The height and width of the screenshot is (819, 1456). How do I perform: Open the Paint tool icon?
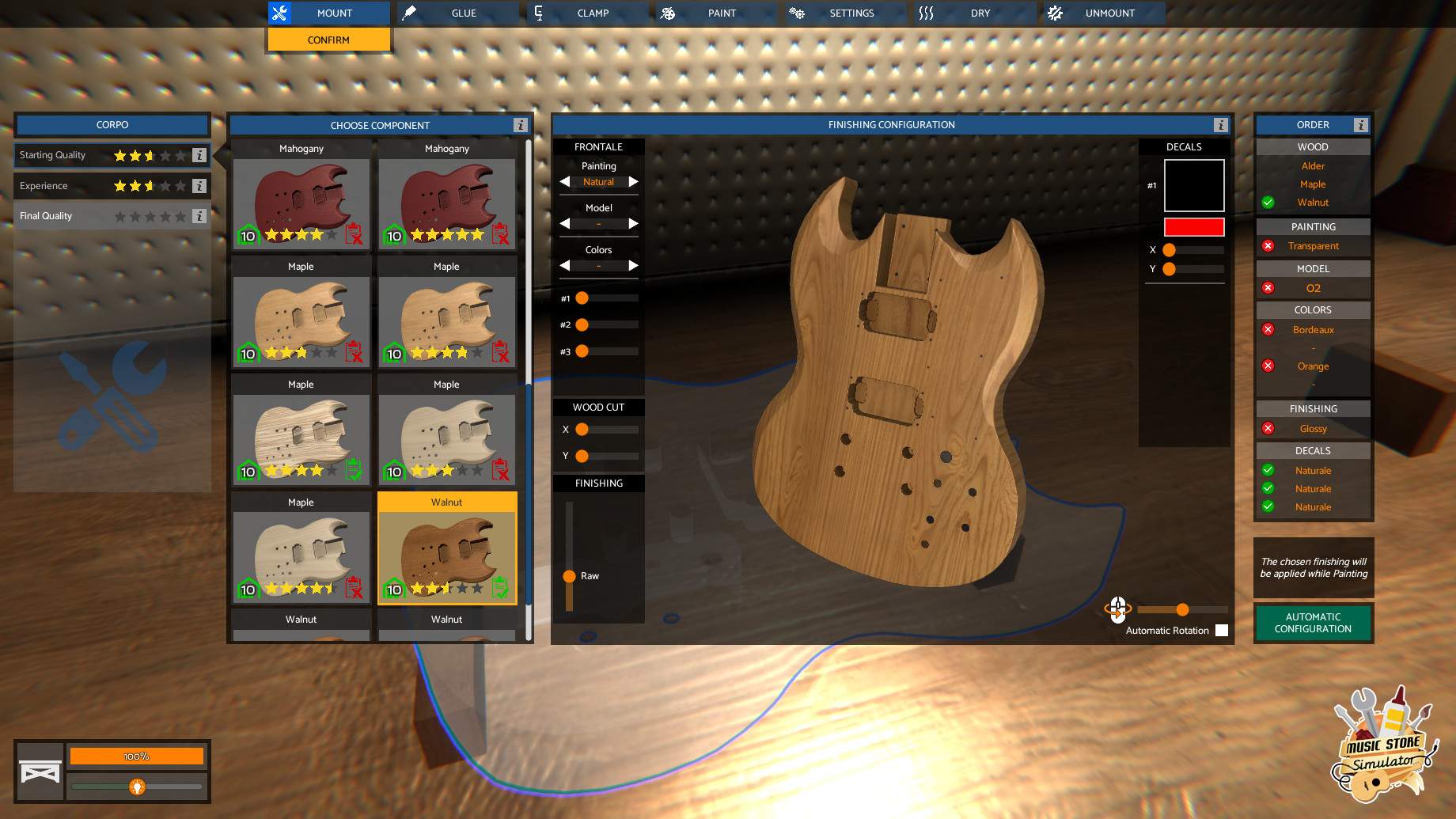point(669,13)
